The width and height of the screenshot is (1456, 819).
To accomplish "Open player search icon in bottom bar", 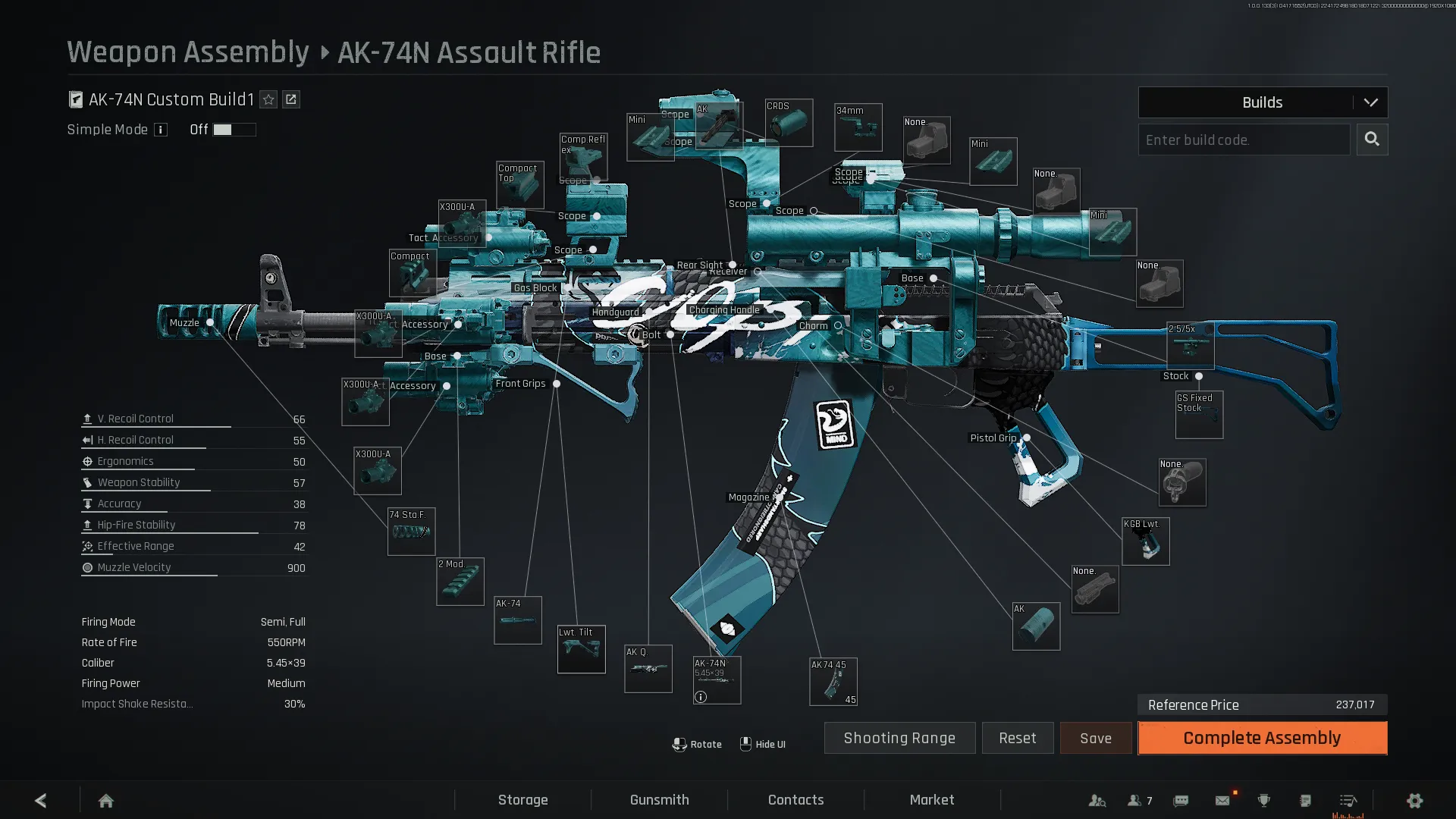I will click(x=1097, y=800).
